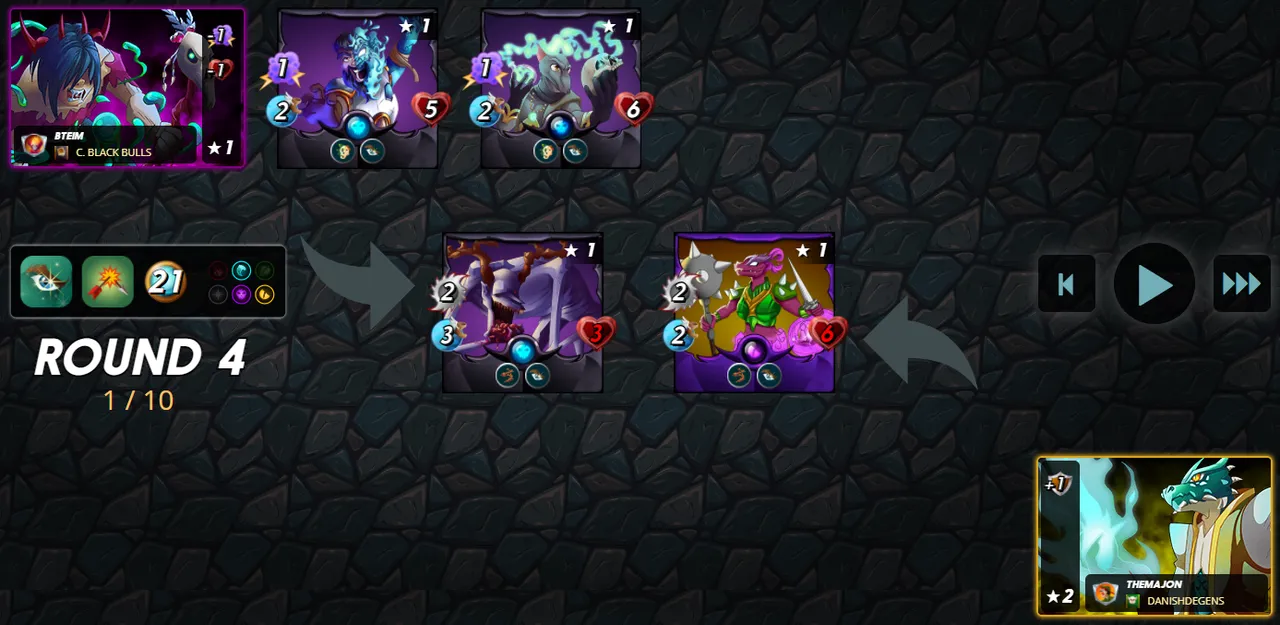This screenshot has width=1280, height=625.
Task: Open THEMAJON's dragon summoner card
Action: pyautogui.click(x=1154, y=536)
